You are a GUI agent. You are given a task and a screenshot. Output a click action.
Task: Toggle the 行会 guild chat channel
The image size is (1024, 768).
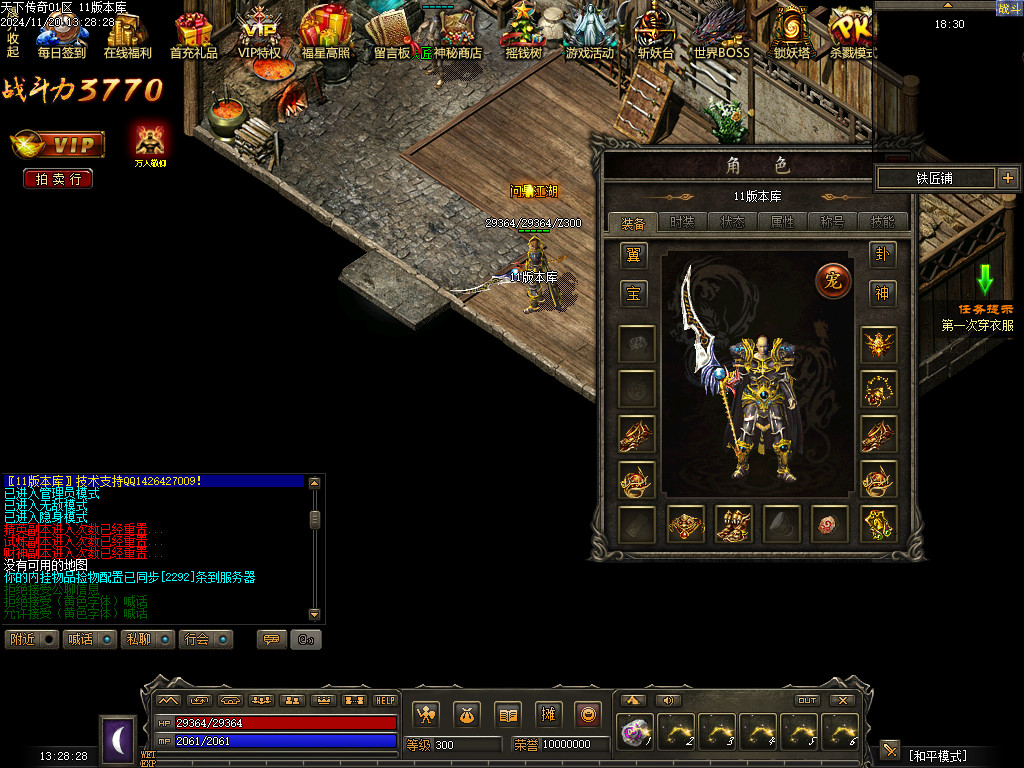point(207,639)
